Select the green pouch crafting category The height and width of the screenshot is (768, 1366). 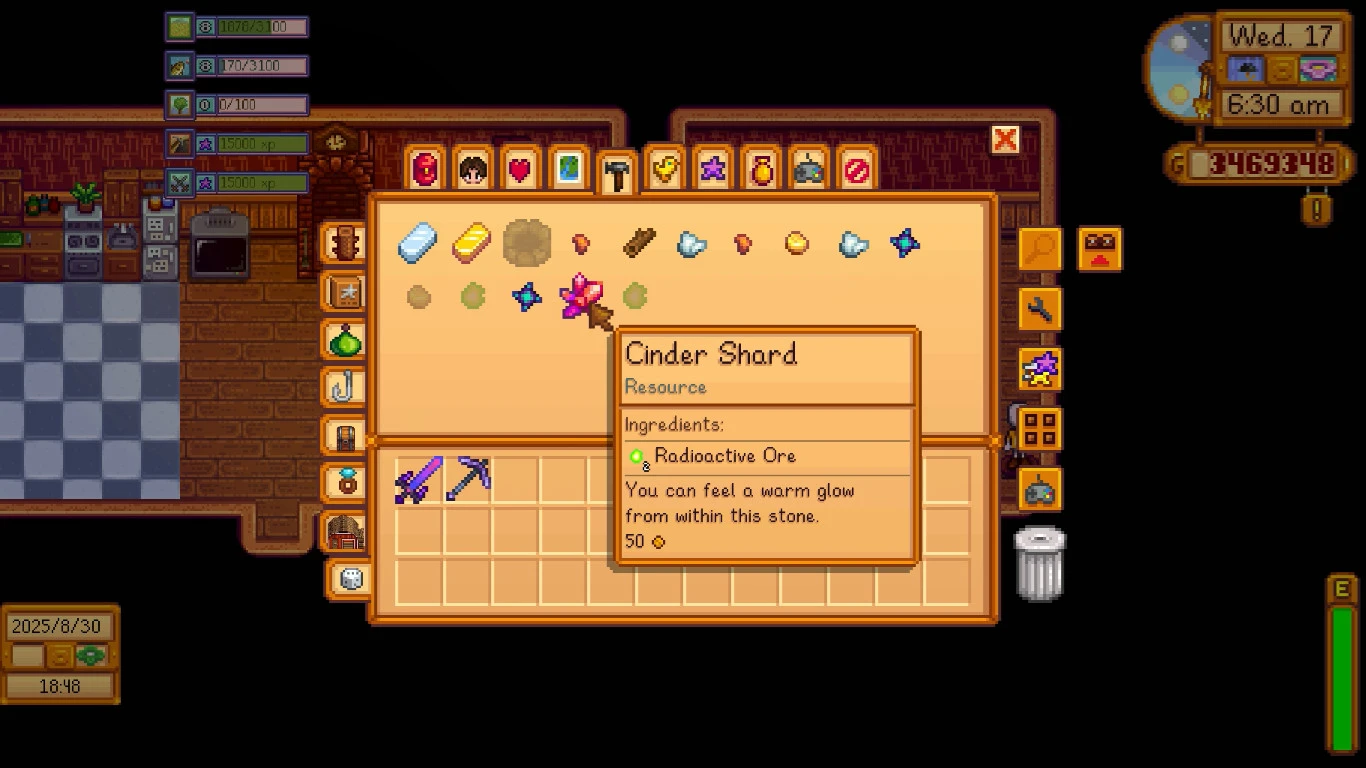344,339
